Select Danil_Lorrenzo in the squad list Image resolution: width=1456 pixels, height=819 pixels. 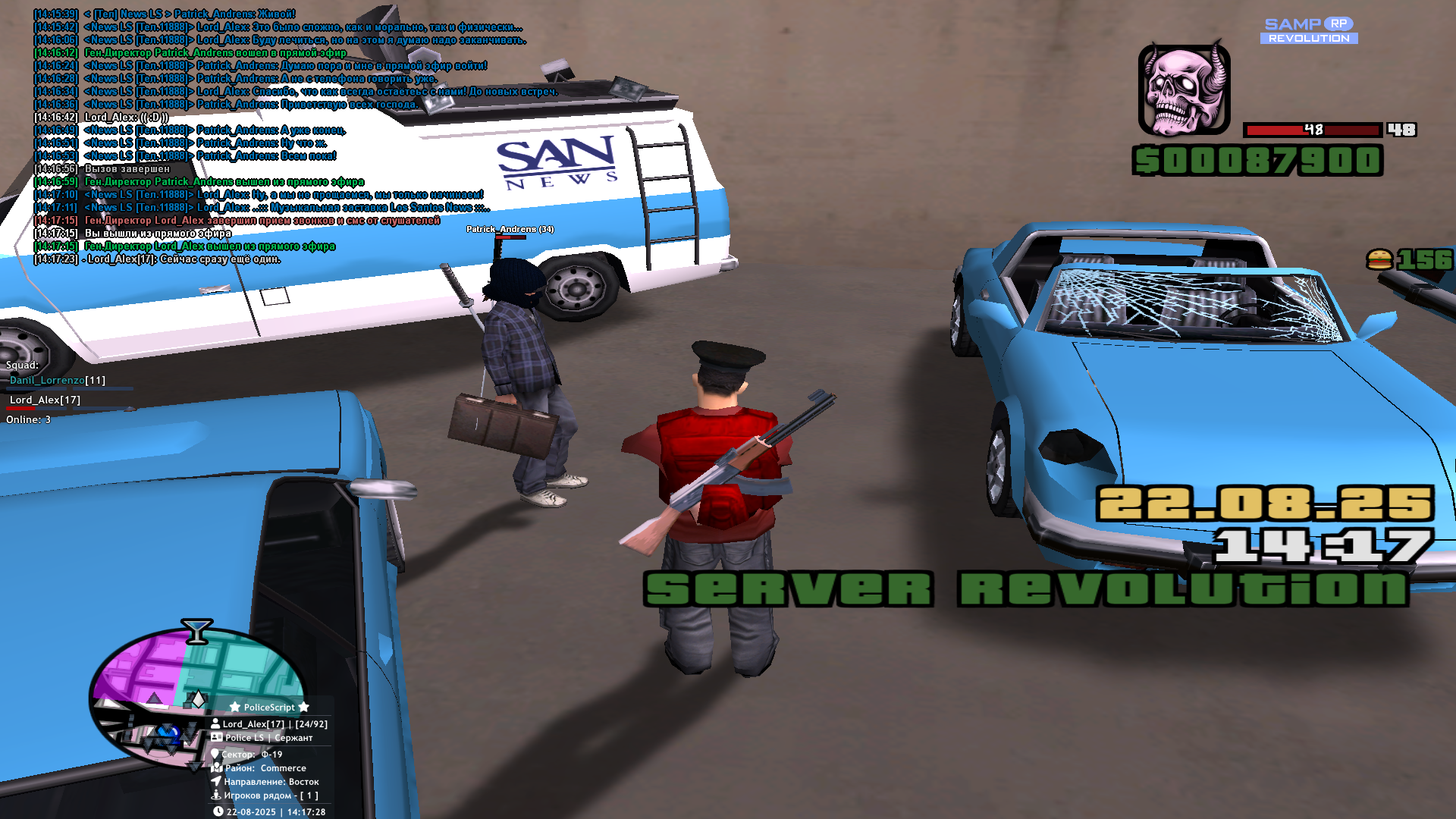(x=47, y=380)
